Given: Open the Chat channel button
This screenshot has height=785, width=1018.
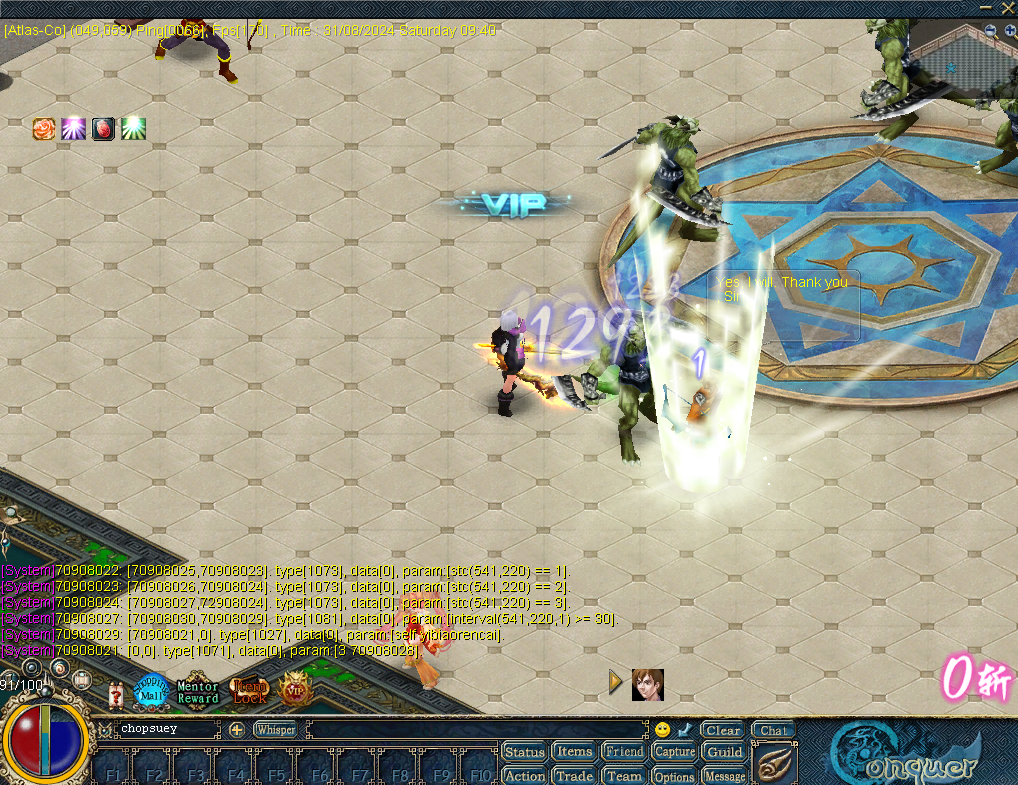Looking at the screenshot, I should pos(772,730).
